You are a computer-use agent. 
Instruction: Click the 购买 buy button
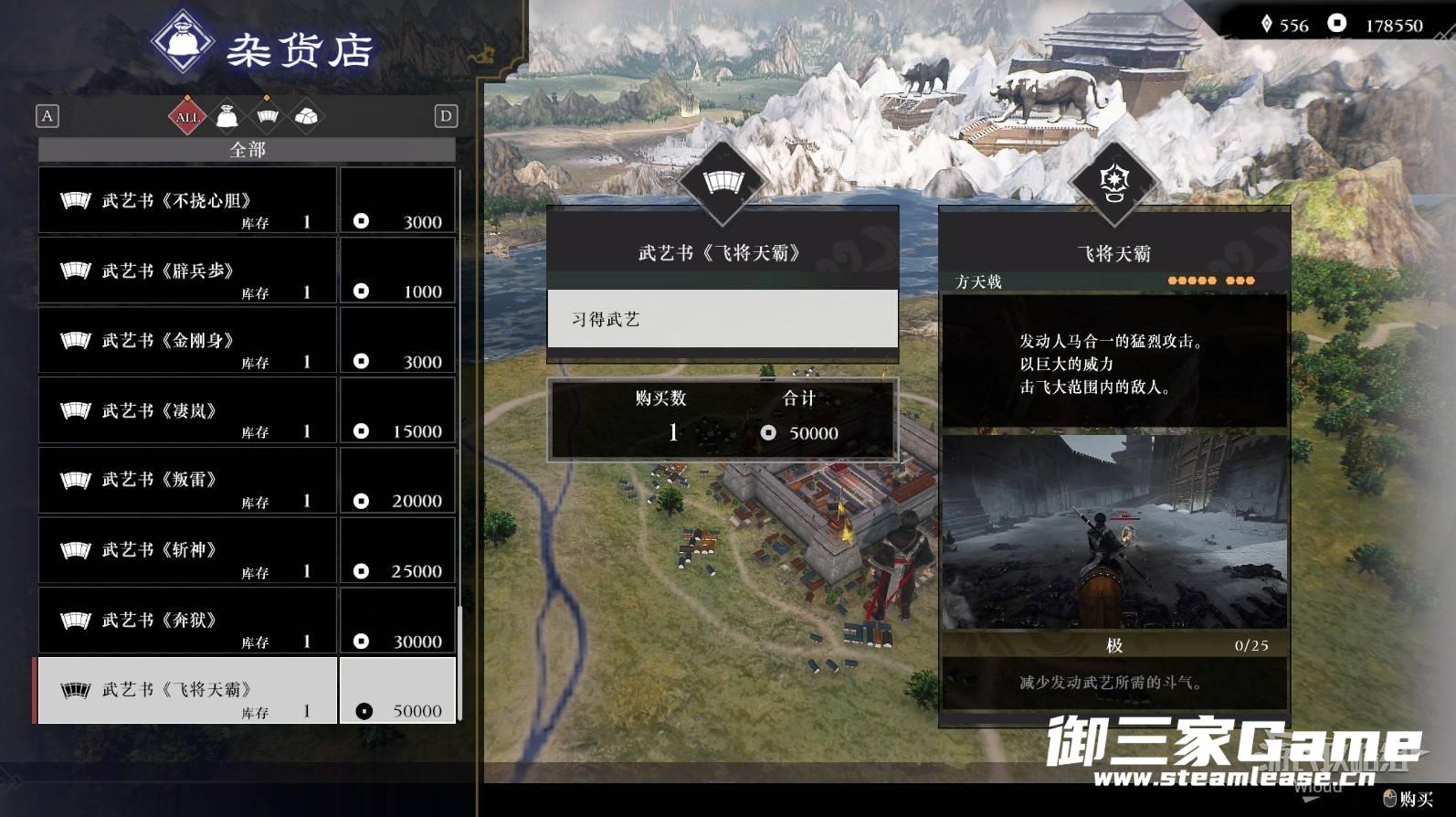(1409, 800)
